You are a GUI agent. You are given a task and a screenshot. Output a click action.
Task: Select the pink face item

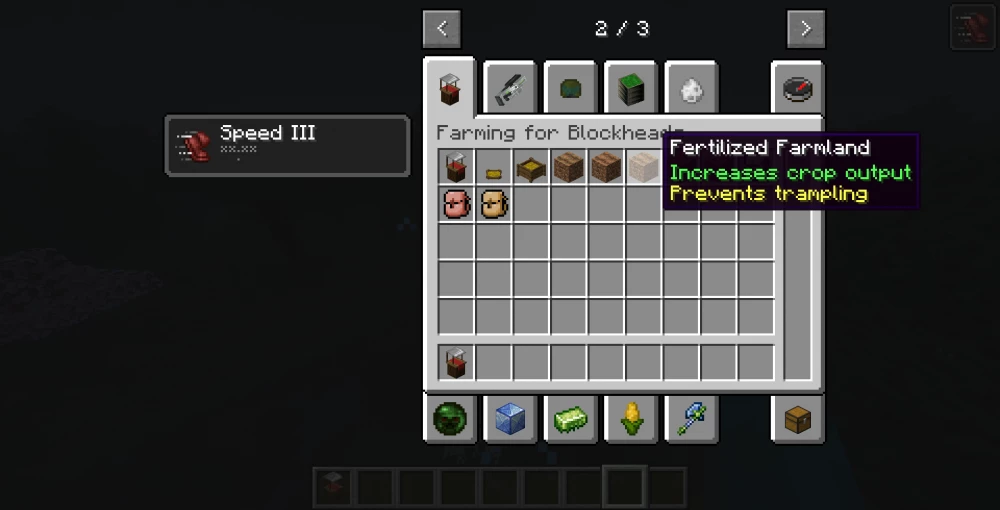point(456,204)
